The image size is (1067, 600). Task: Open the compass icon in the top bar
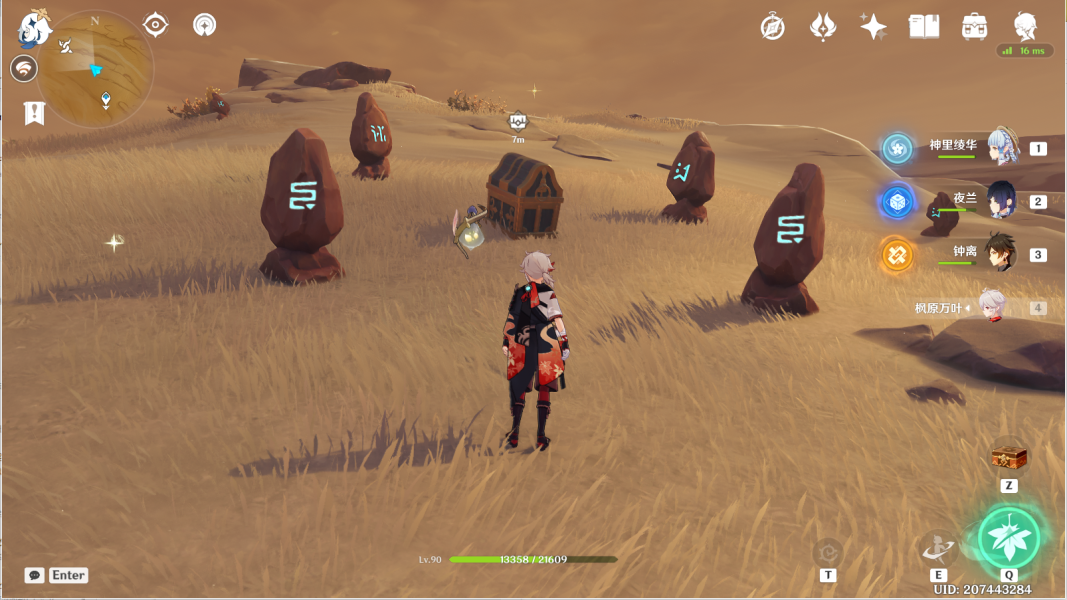point(772,27)
